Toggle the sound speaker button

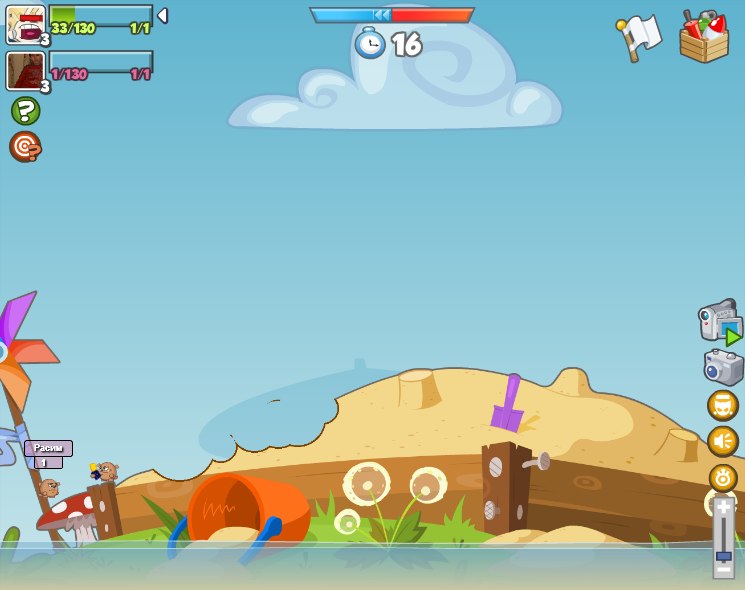click(723, 441)
